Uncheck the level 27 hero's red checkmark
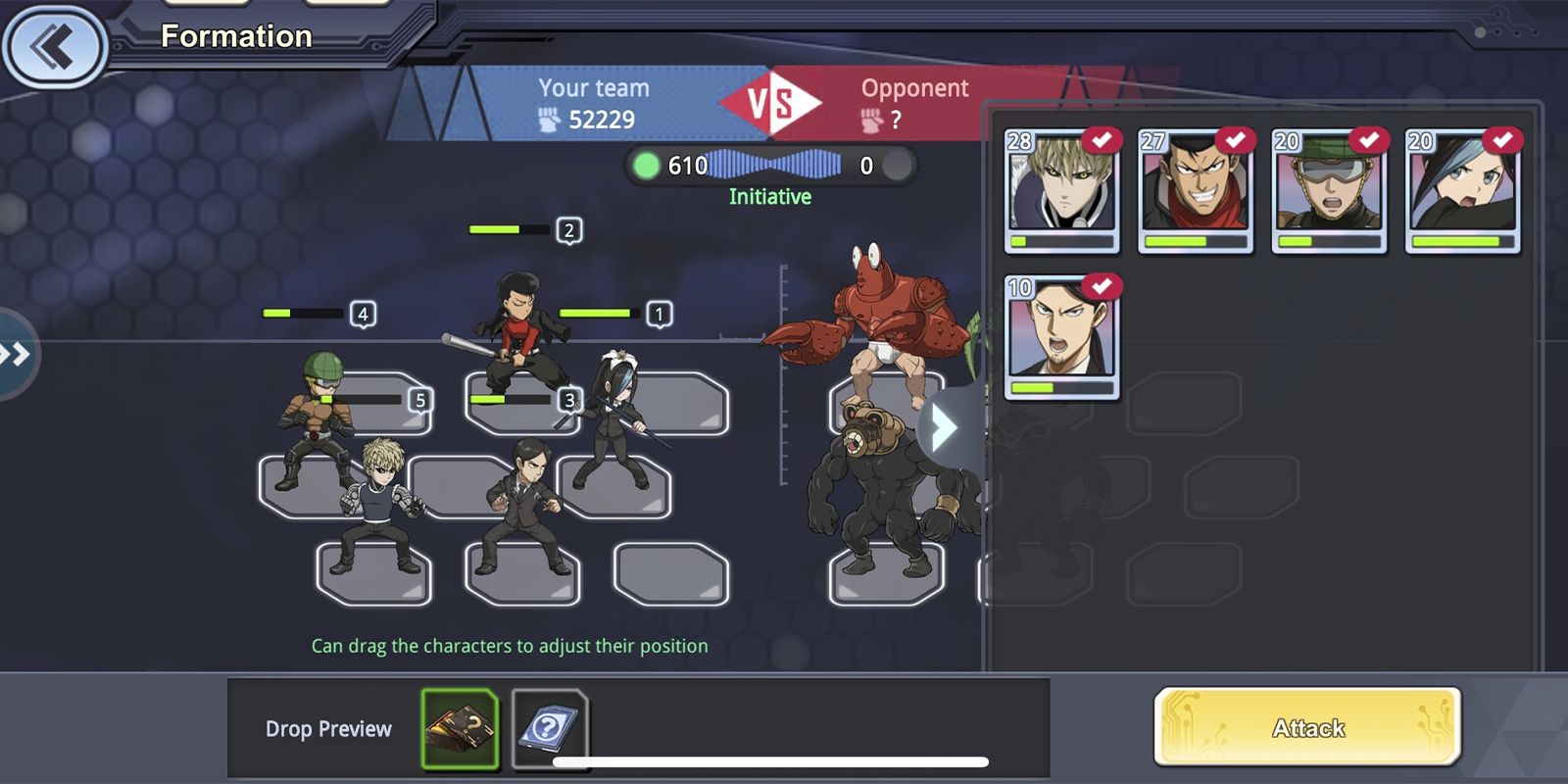1568x784 pixels. [x=1238, y=140]
